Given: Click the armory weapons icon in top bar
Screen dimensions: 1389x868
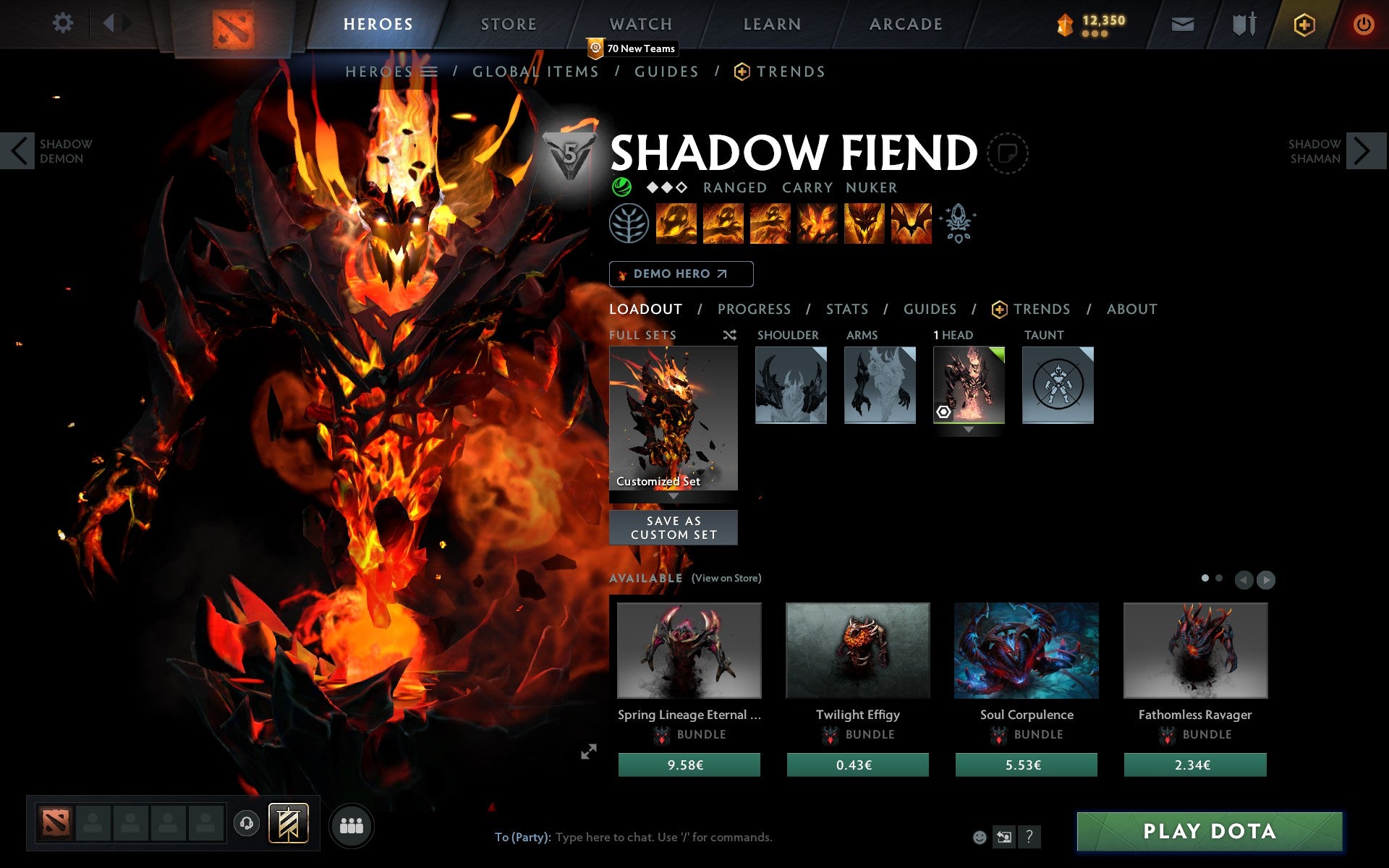Looking at the screenshot, I should click(x=1241, y=23).
